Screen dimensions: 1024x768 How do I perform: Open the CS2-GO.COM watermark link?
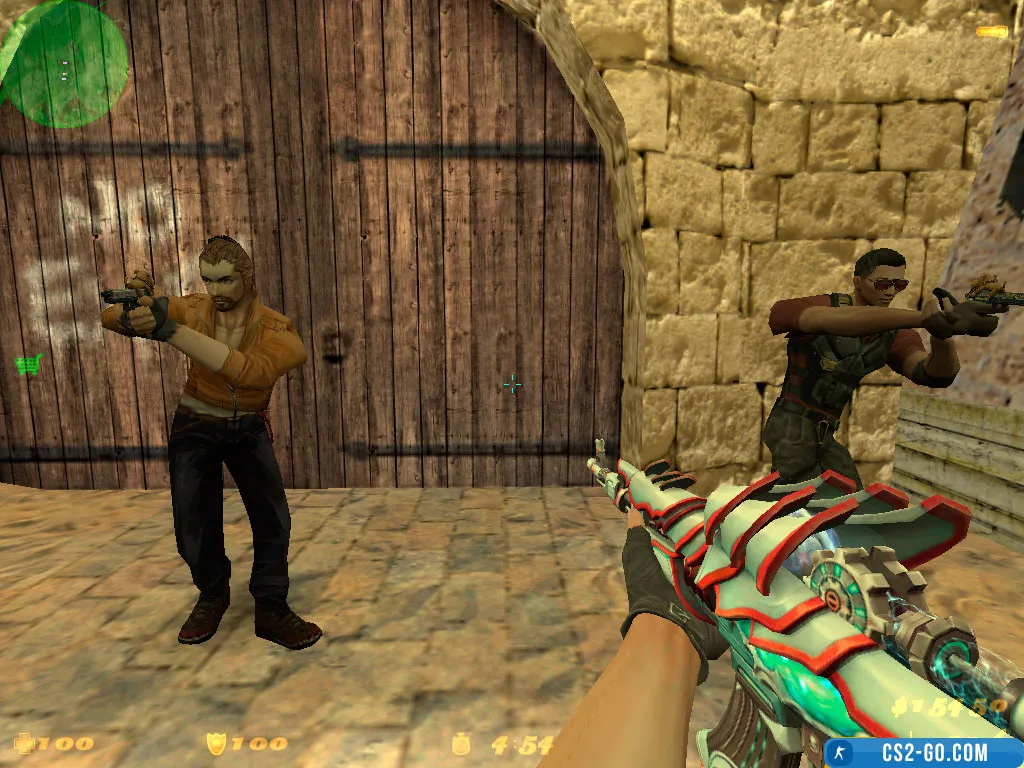click(x=921, y=752)
